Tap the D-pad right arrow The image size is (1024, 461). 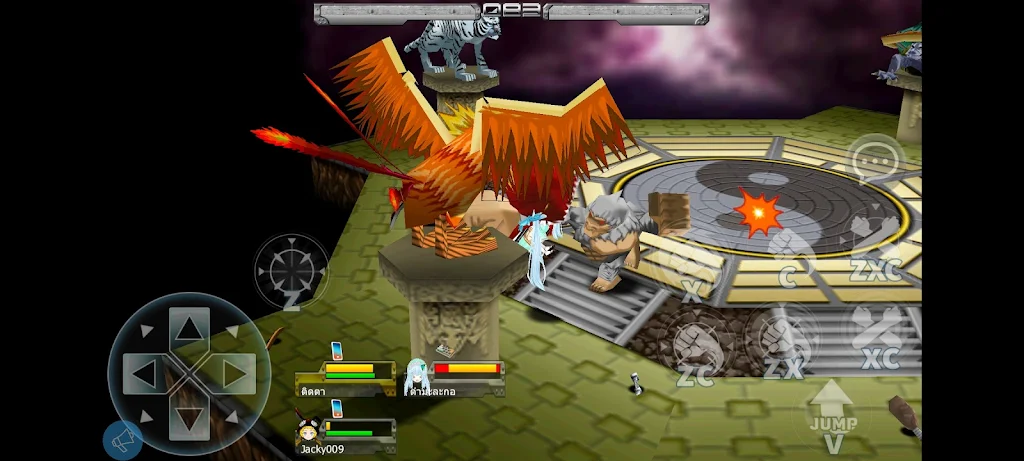[236, 374]
